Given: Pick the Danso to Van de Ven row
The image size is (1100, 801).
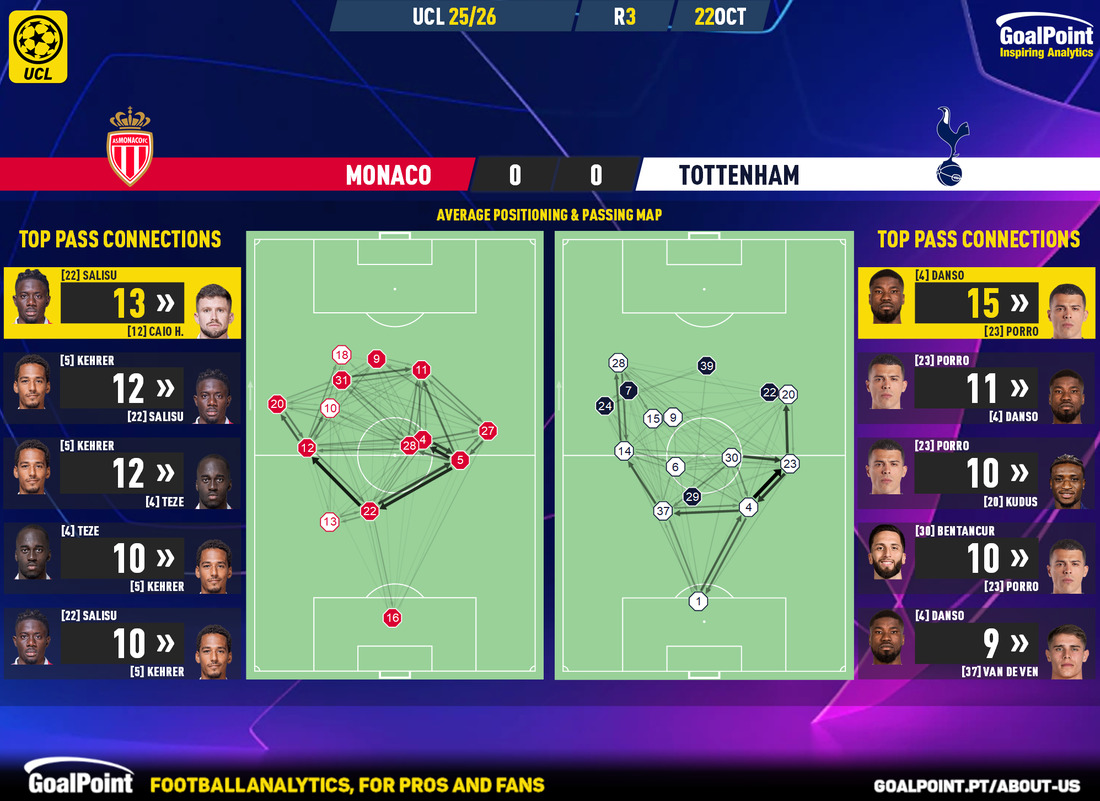Looking at the screenshot, I should pyautogui.click(x=977, y=643).
